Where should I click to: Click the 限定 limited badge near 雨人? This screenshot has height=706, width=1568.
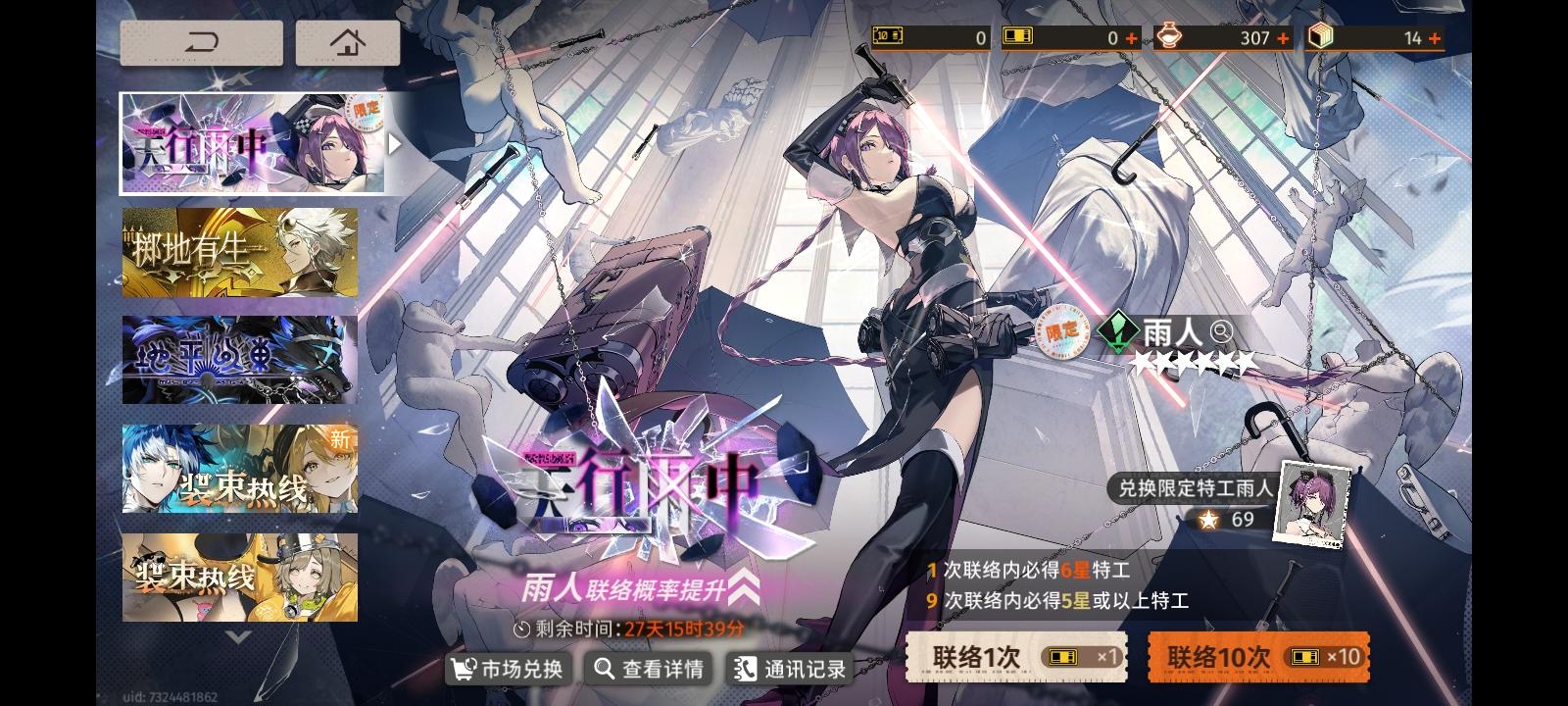pyautogui.click(x=1059, y=332)
